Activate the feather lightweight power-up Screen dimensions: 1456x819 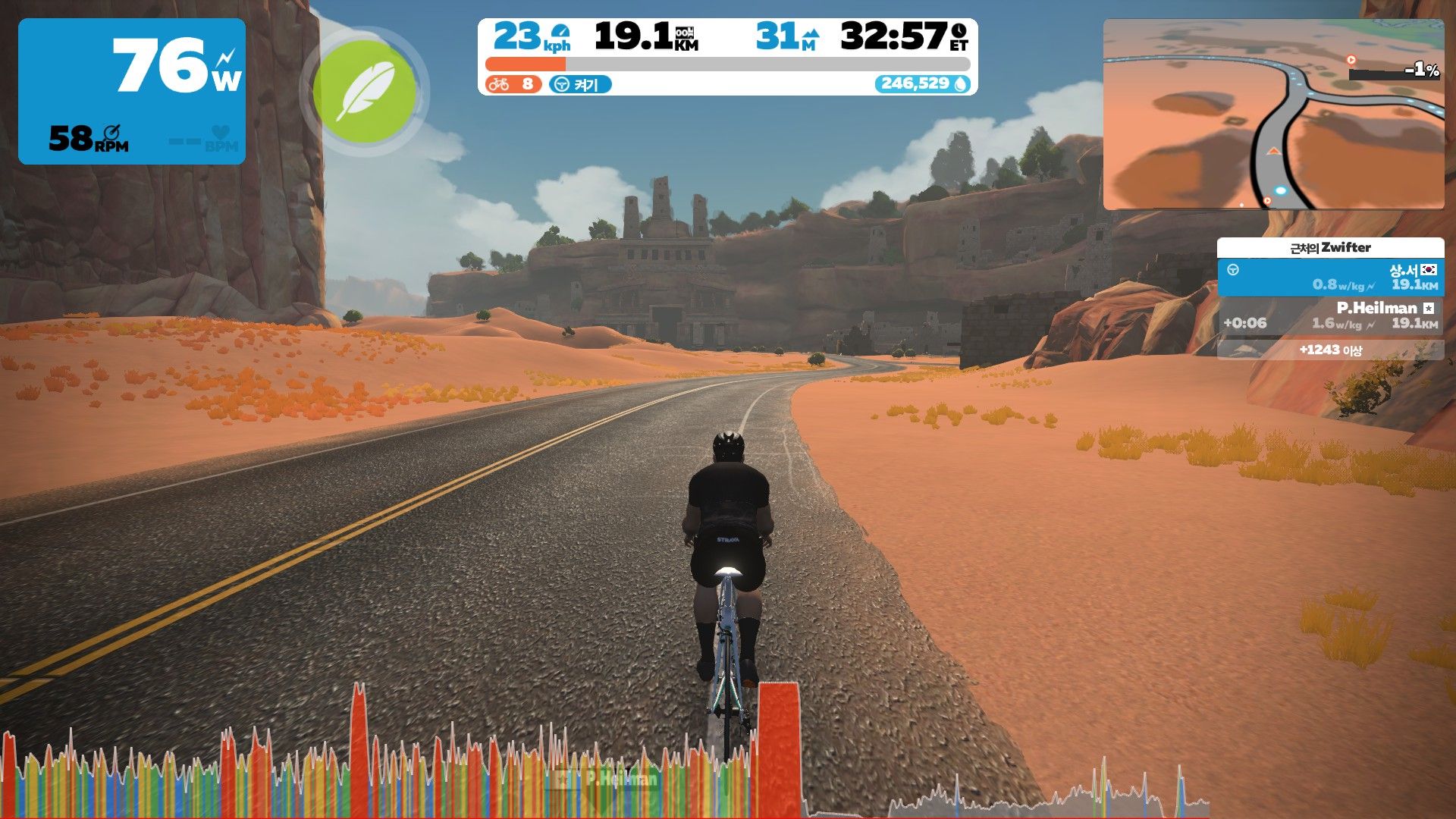click(x=365, y=91)
